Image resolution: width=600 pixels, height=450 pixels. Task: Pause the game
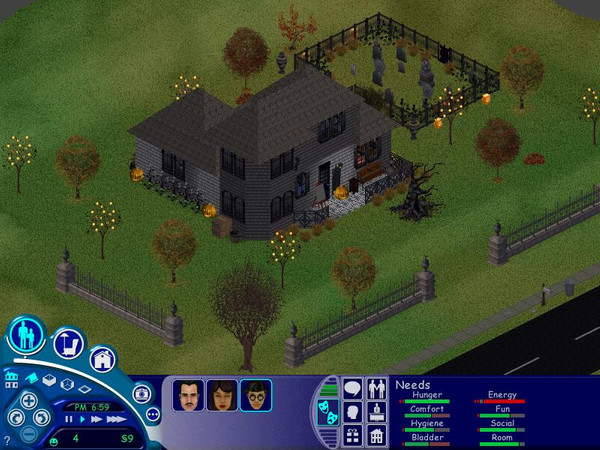pyautogui.click(x=69, y=420)
